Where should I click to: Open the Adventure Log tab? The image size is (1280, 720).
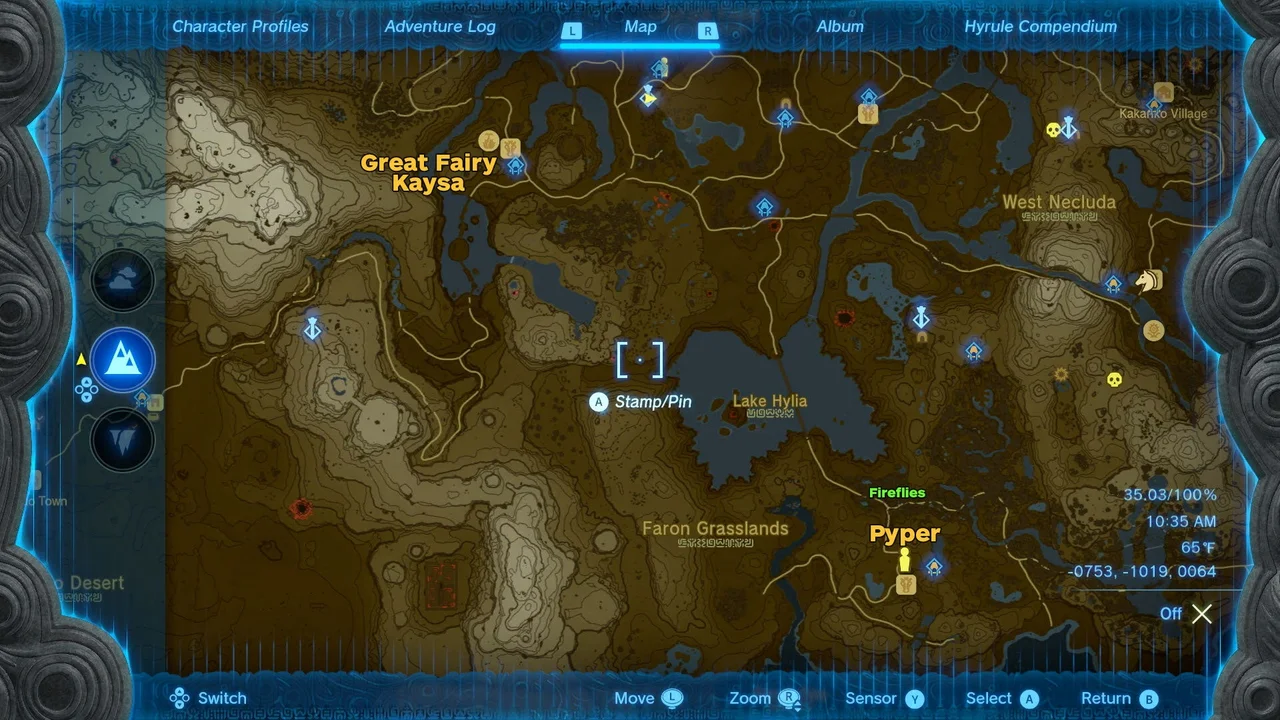click(440, 27)
